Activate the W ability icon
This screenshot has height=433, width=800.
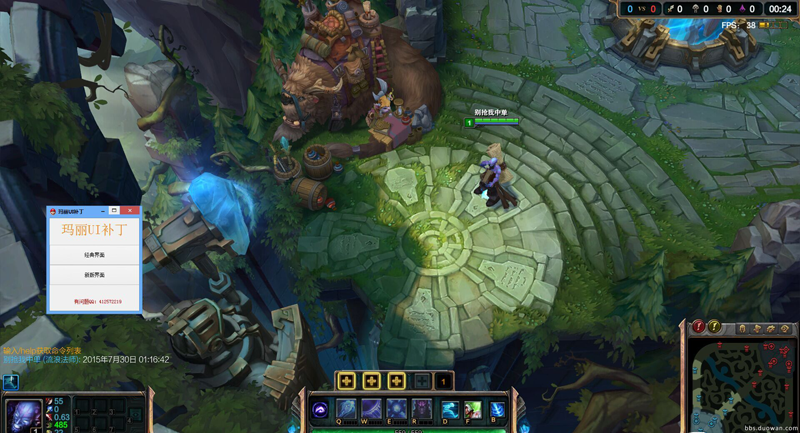[371, 408]
